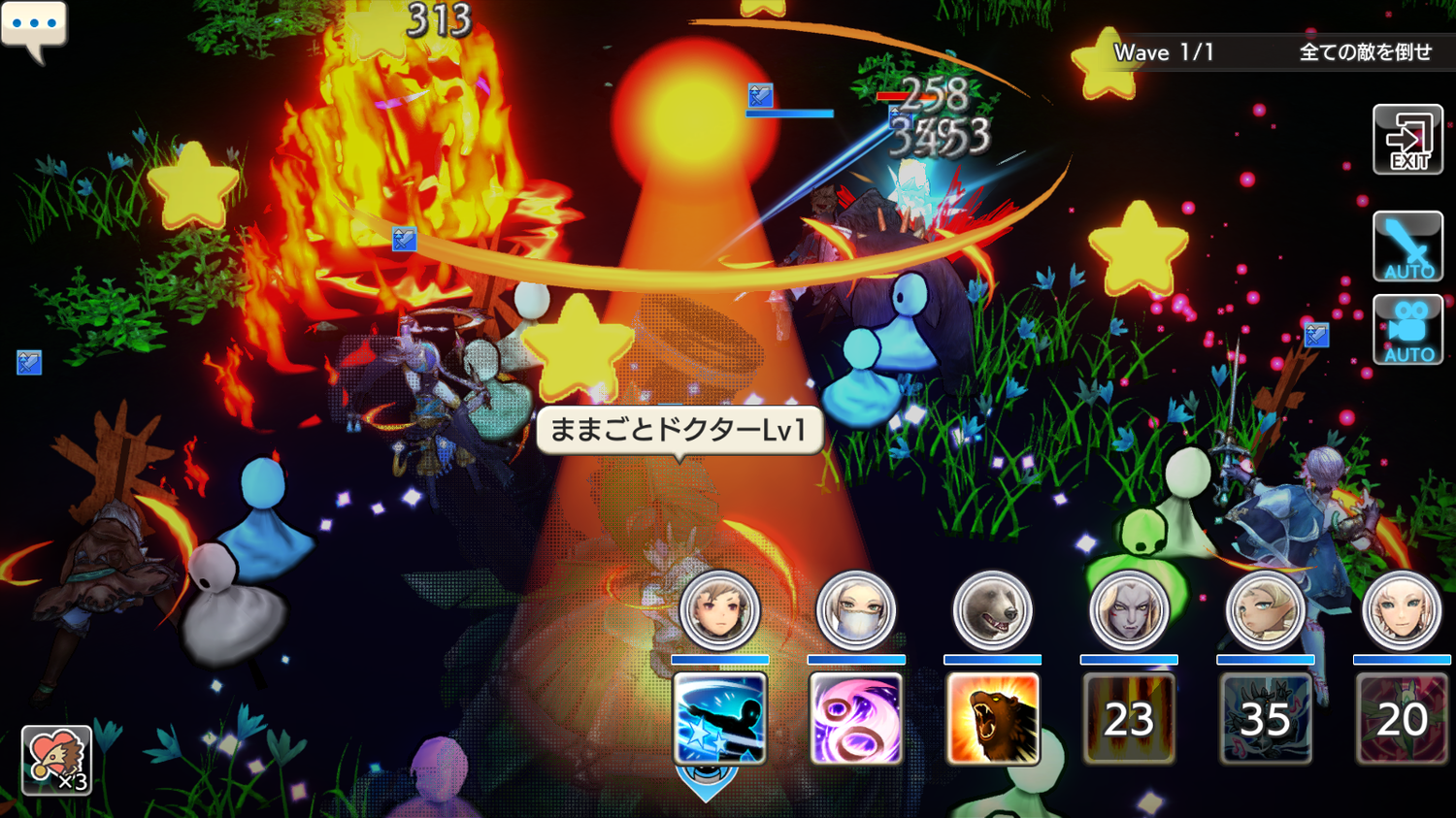Select the masked white-haired character portrait
This screenshot has height=818, width=1456.
click(856, 610)
